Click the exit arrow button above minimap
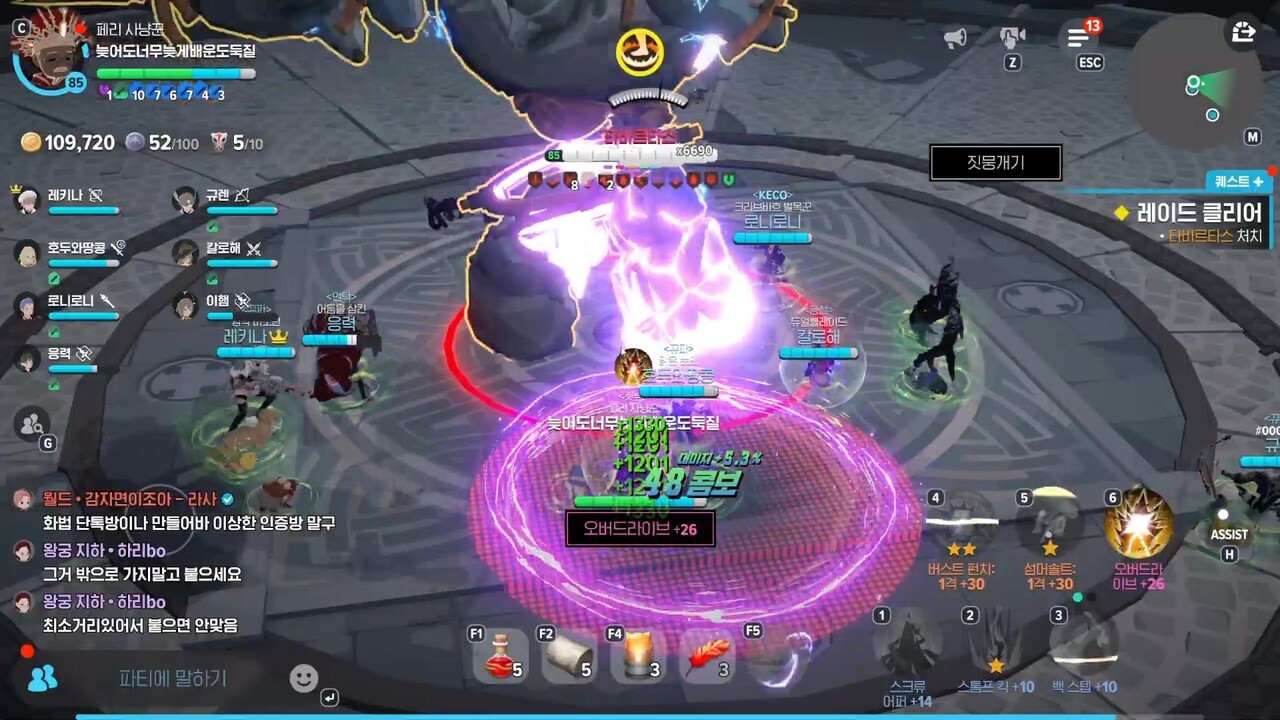The height and width of the screenshot is (720, 1280). pyautogui.click(x=1243, y=32)
